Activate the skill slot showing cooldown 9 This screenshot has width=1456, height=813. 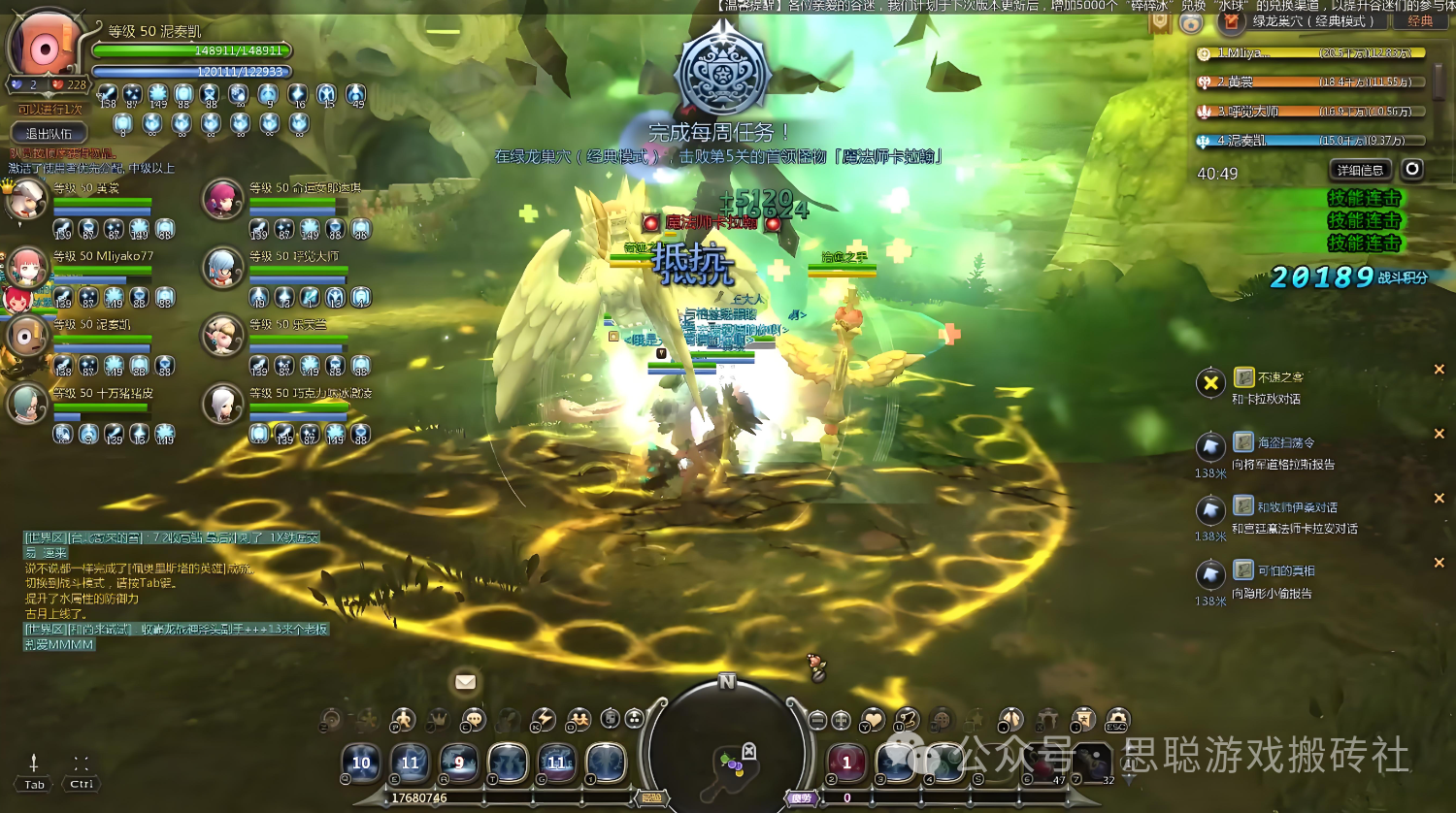click(459, 763)
